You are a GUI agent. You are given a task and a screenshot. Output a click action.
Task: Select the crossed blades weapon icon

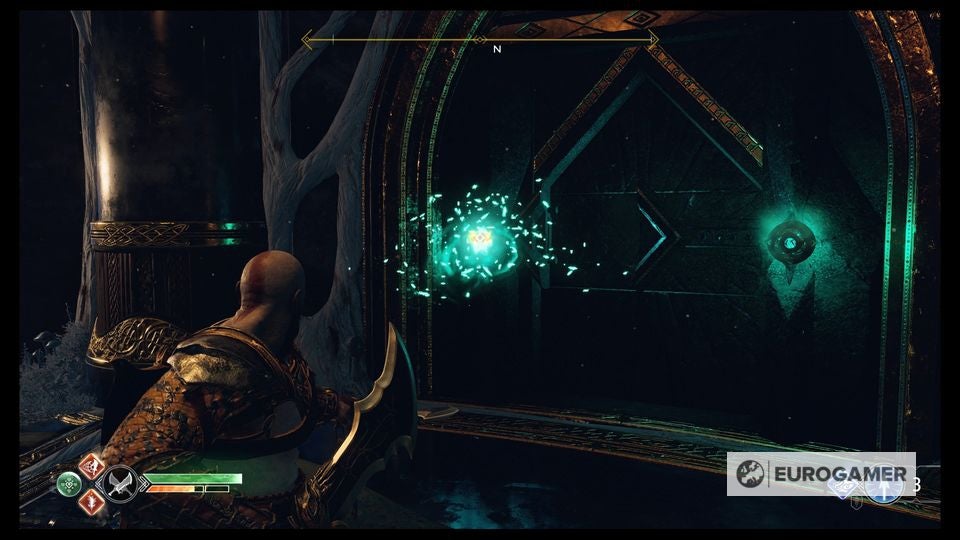pos(122,483)
